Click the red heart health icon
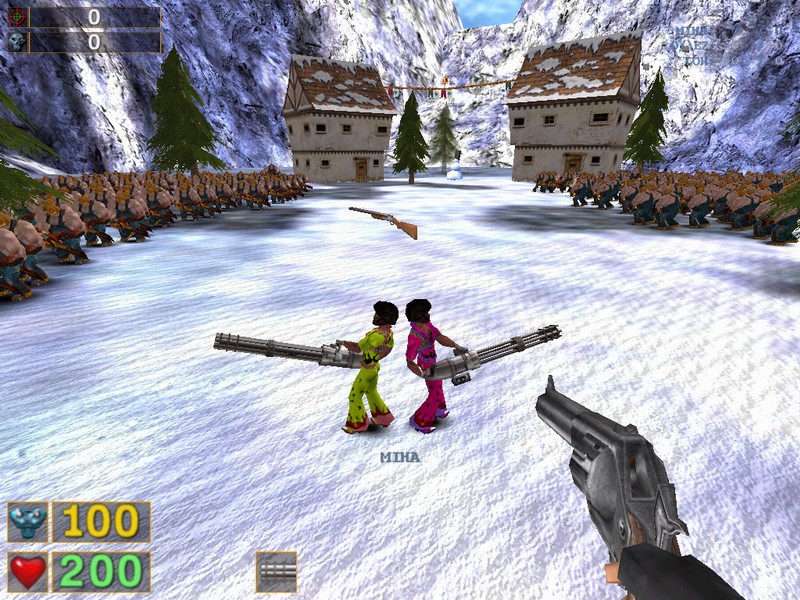This screenshot has width=800, height=600. [x=27, y=572]
